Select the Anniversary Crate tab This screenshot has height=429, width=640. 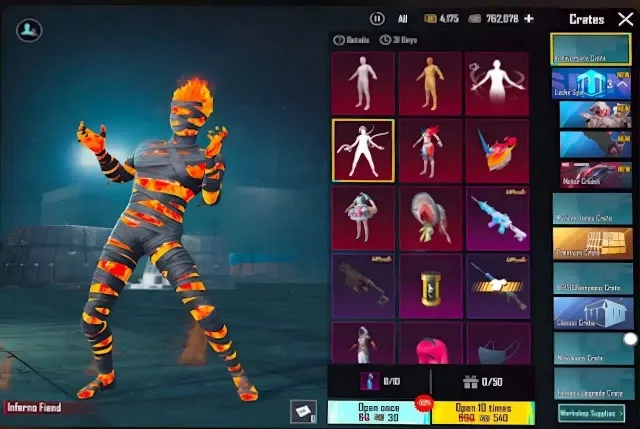tap(590, 54)
